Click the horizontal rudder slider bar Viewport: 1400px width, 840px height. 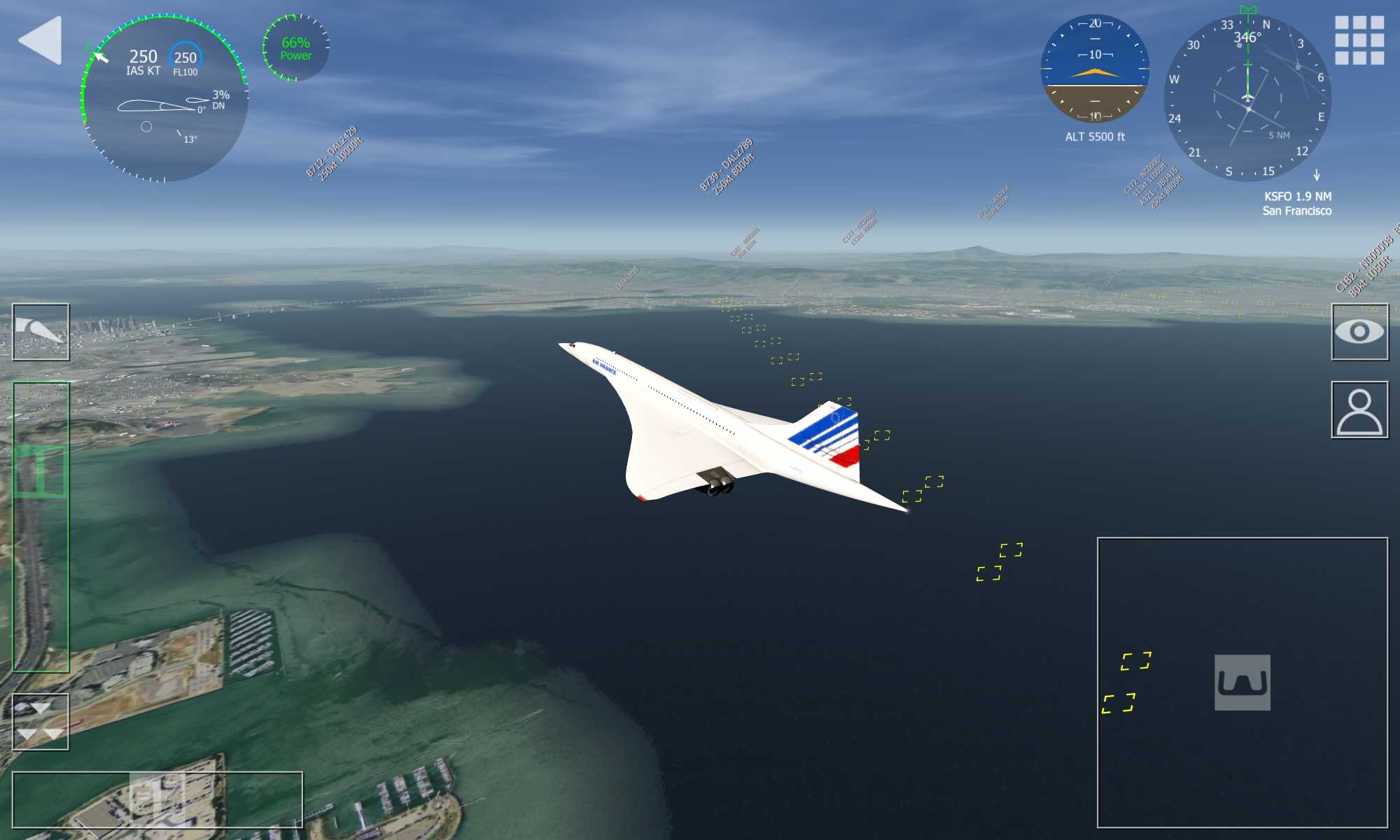[157, 799]
